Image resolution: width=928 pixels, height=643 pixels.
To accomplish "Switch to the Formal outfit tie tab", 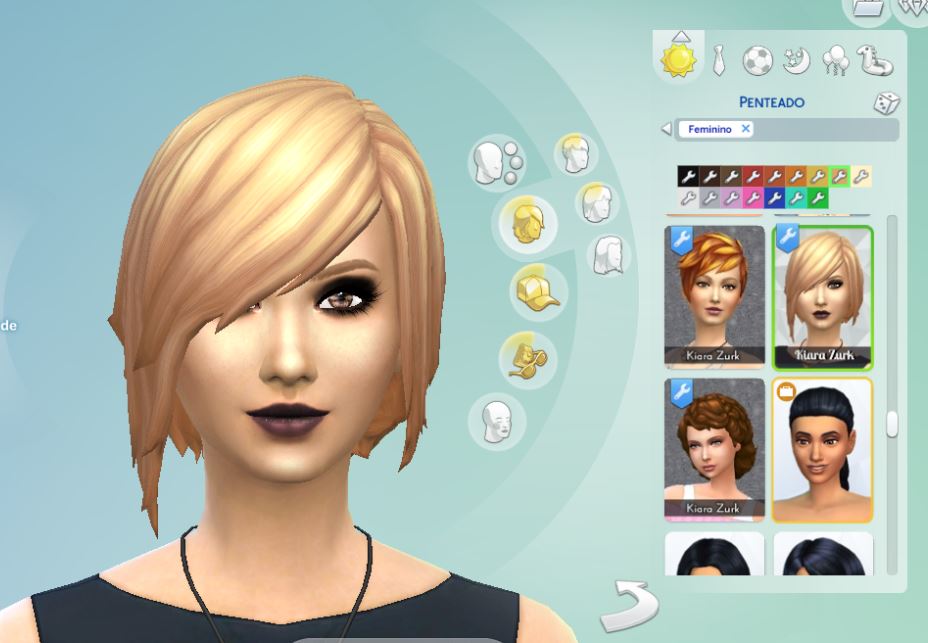I will pyautogui.click(x=719, y=62).
